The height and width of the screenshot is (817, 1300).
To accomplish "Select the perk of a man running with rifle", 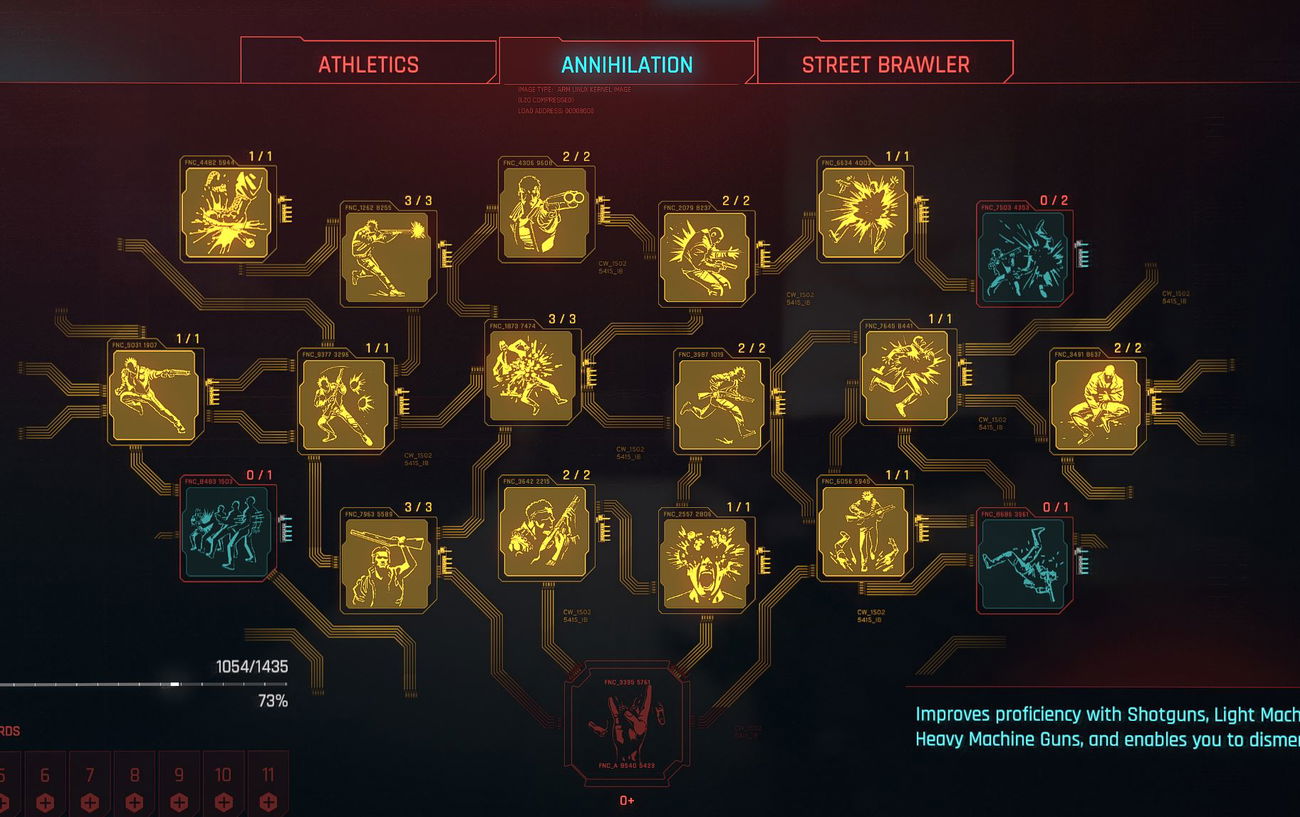I will click(x=718, y=404).
